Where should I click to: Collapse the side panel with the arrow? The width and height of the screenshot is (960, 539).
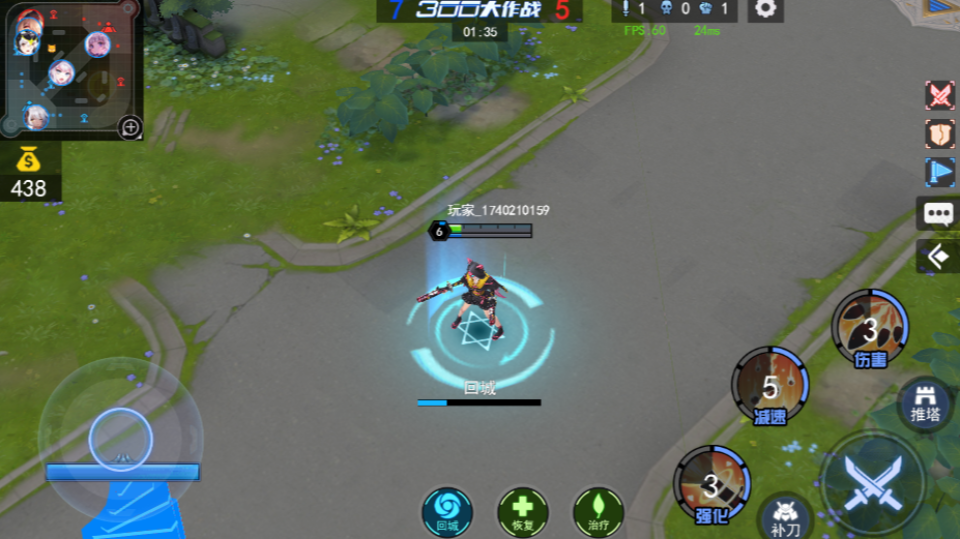point(938,256)
